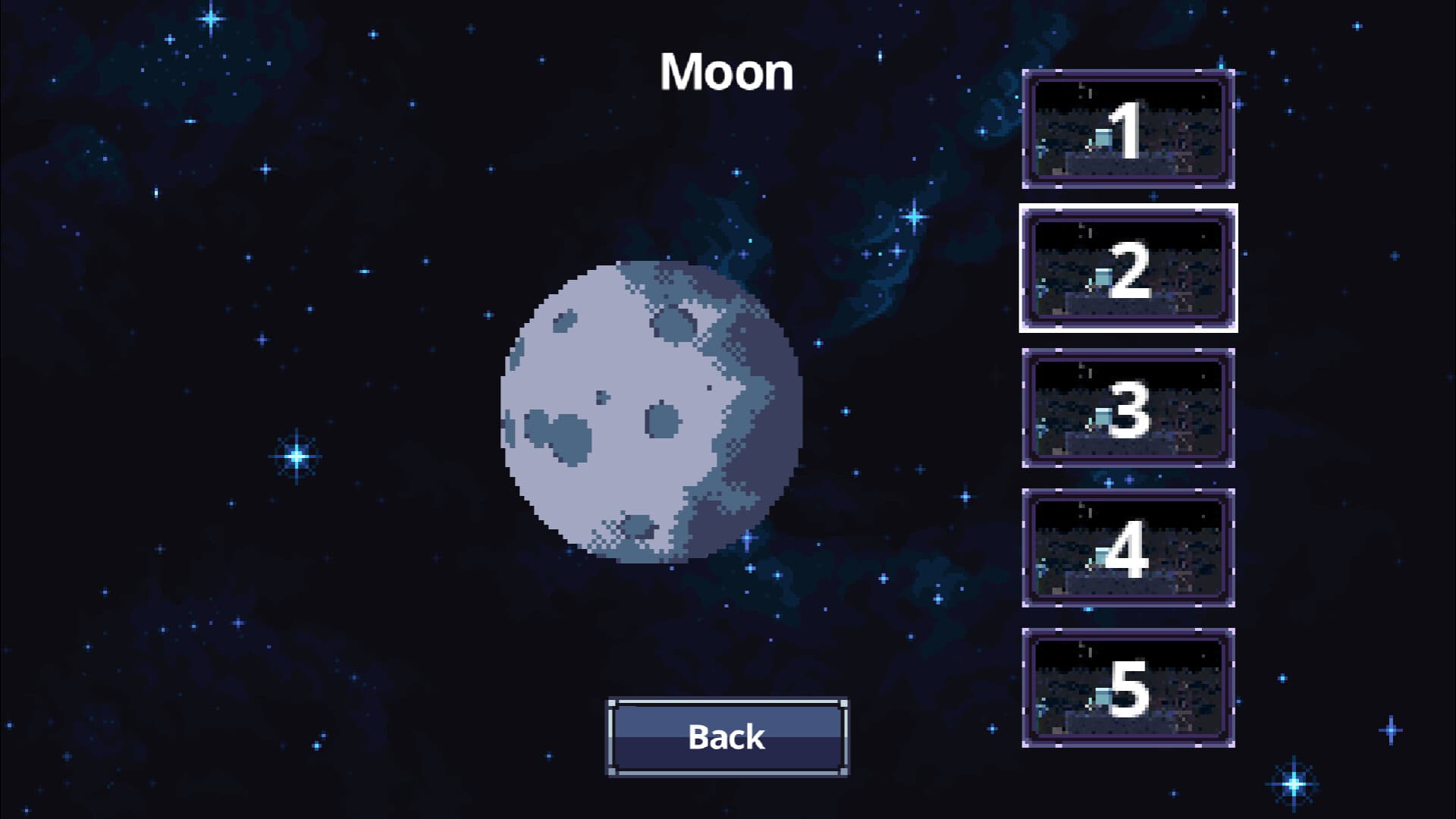Screen dimensions: 1456x819
Task: Select level 1 of the Moon
Action: tap(1128, 129)
